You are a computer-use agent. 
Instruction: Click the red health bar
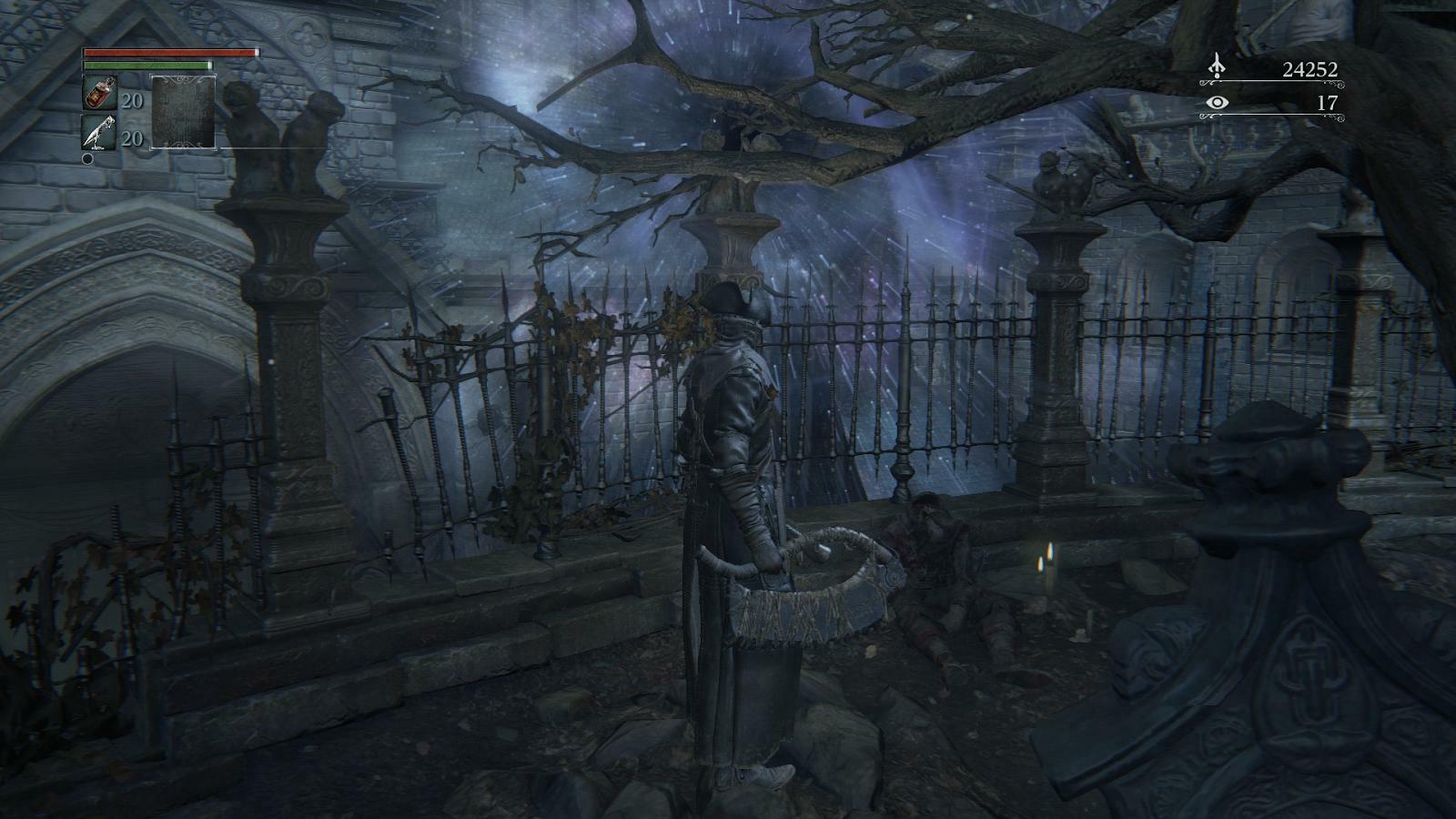point(168,53)
